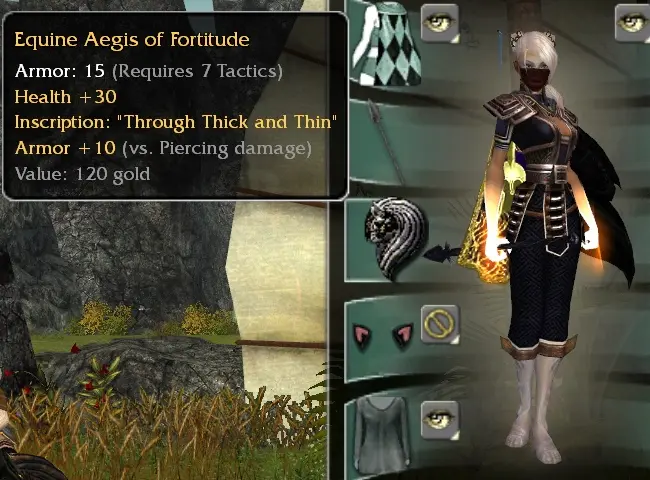Screen dimensions: 650x480
Task: Select the pink cat ears headpiece slot
Action: [382, 335]
